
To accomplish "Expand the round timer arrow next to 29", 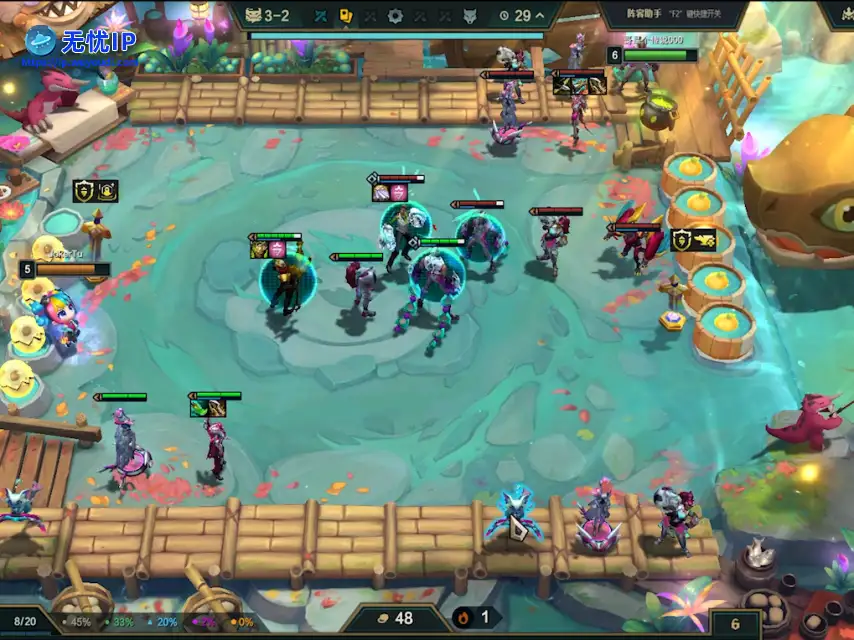I will click(x=541, y=16).
